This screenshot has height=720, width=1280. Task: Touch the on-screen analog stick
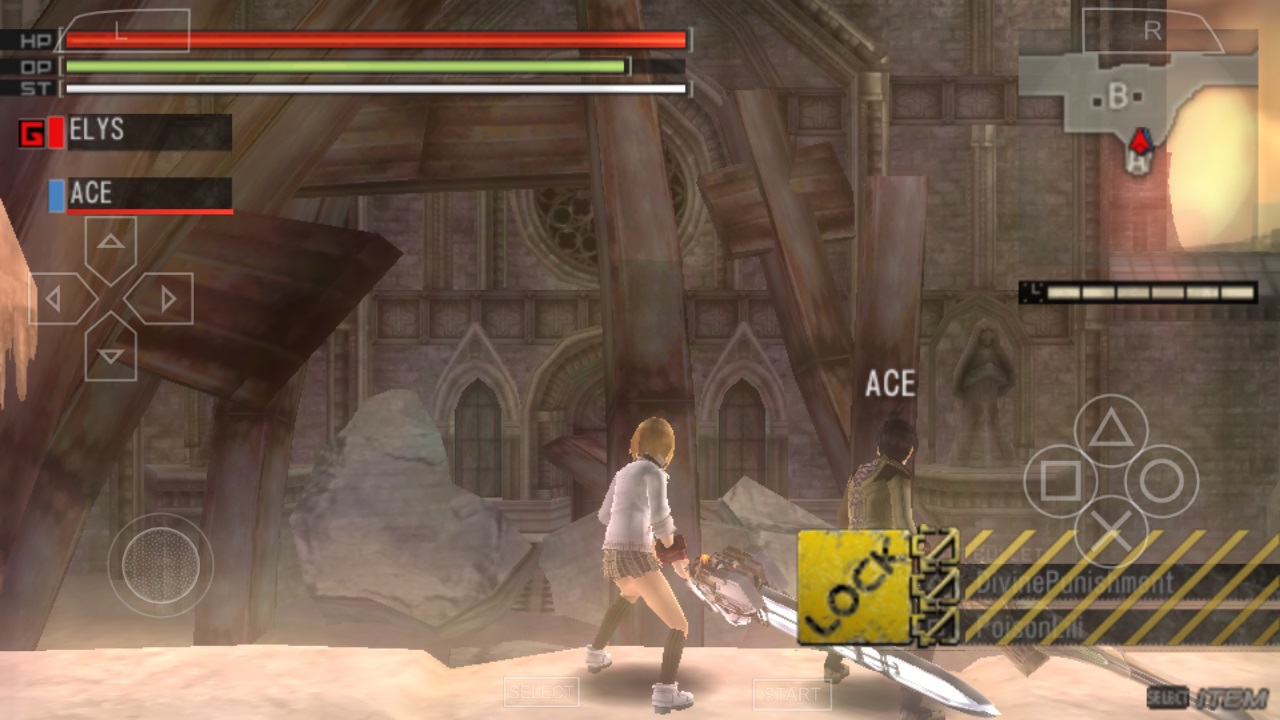click(160, 565)
